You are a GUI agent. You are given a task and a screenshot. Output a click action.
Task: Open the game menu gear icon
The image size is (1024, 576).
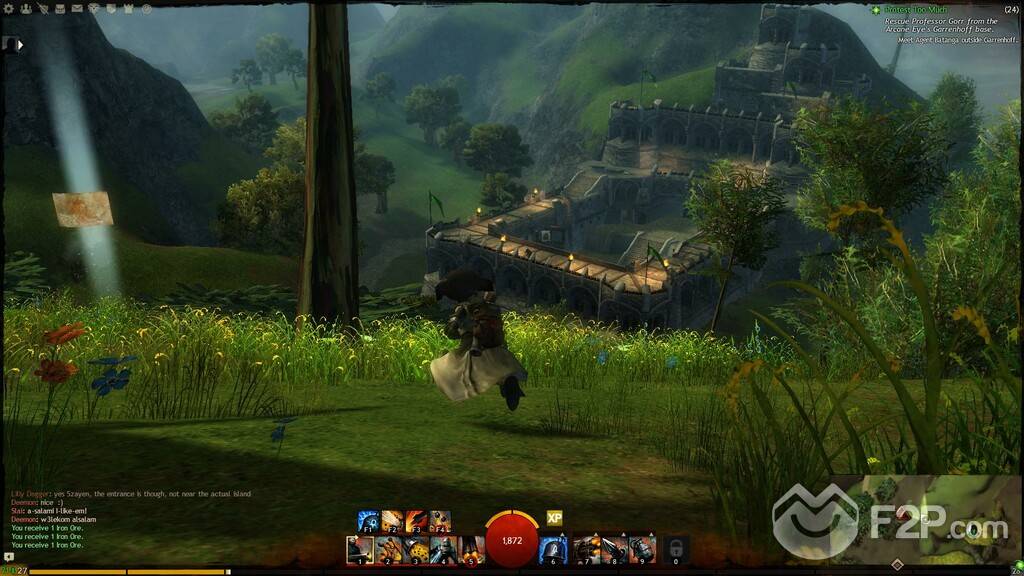click(9, 8)
